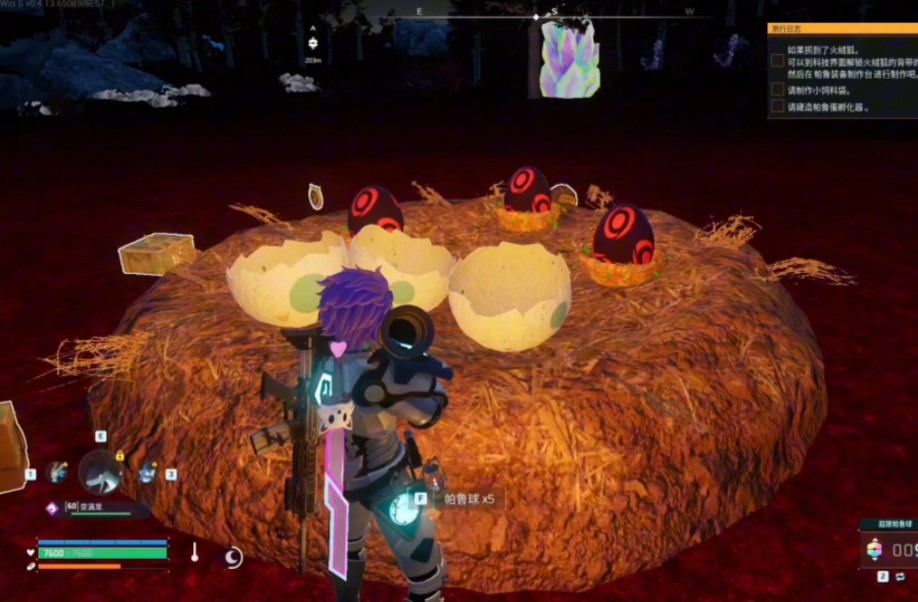Click the crescent moon time icon
Screen dimensions: 918x602
tap(233, 556)
